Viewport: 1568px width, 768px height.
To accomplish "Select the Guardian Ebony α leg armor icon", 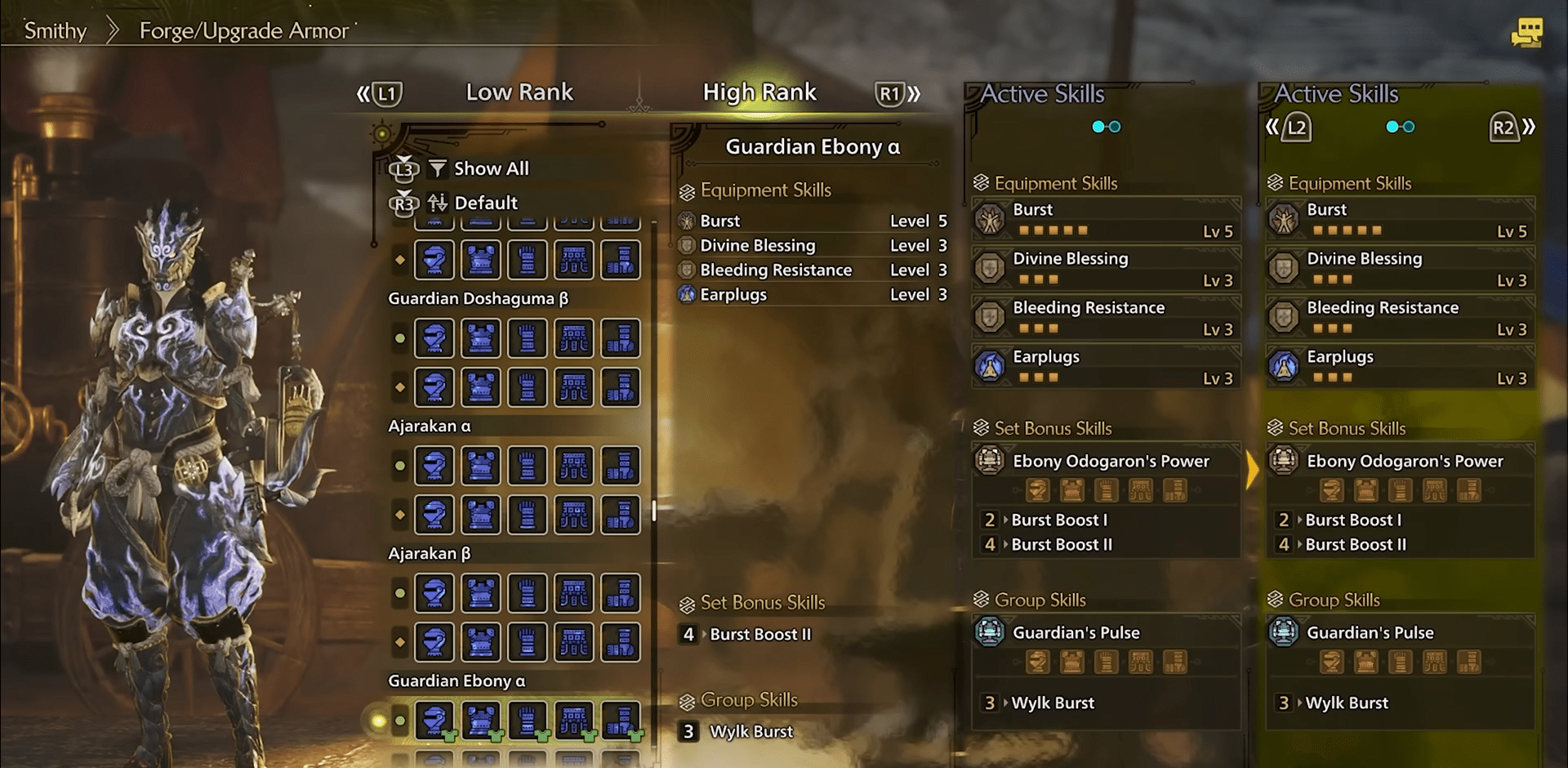I will click(x=621, y=720).
